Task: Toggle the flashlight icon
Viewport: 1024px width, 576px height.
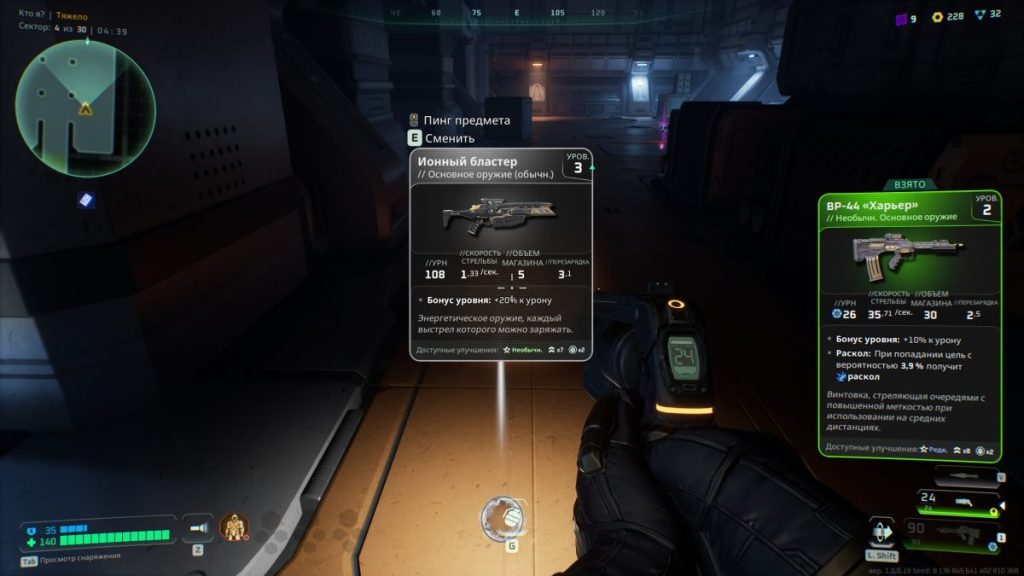Action: (200, 527)
